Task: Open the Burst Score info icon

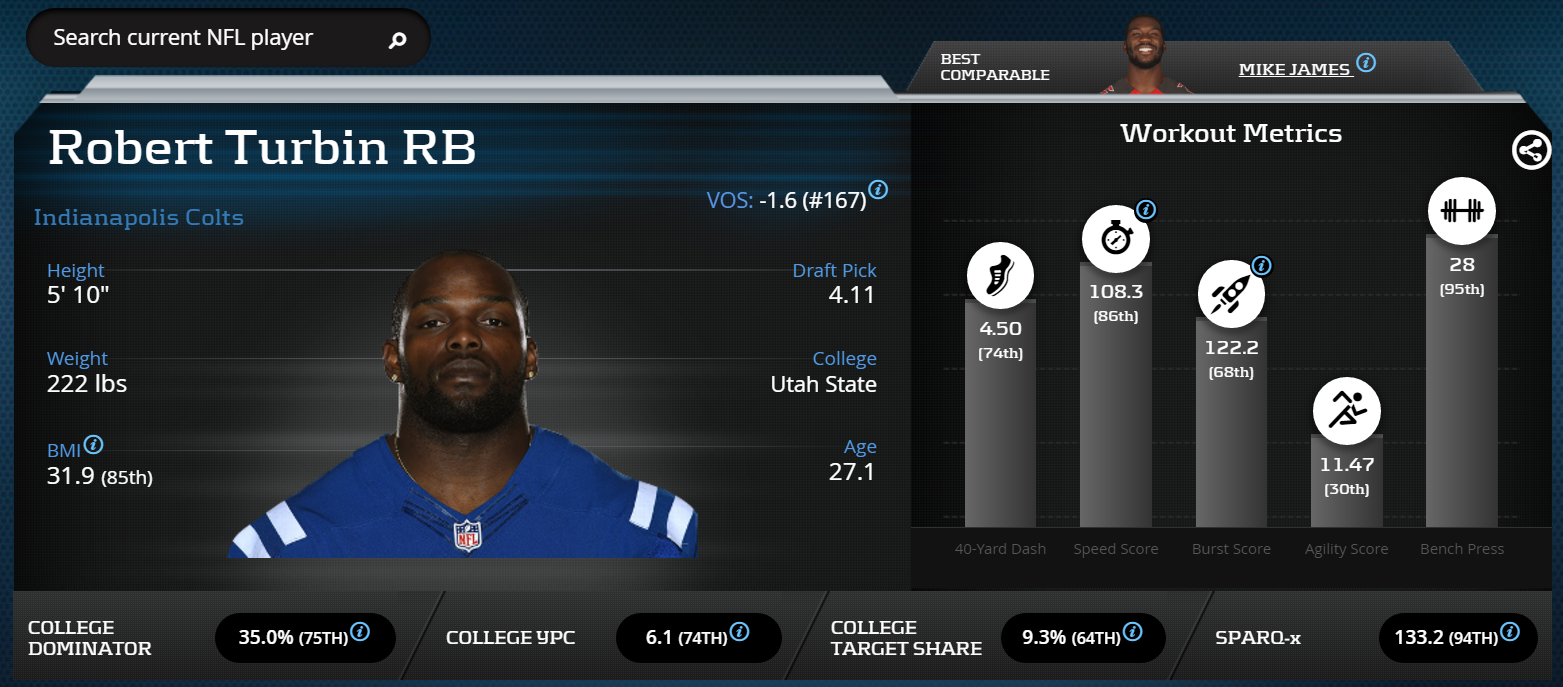Action: pos(1262,266)
